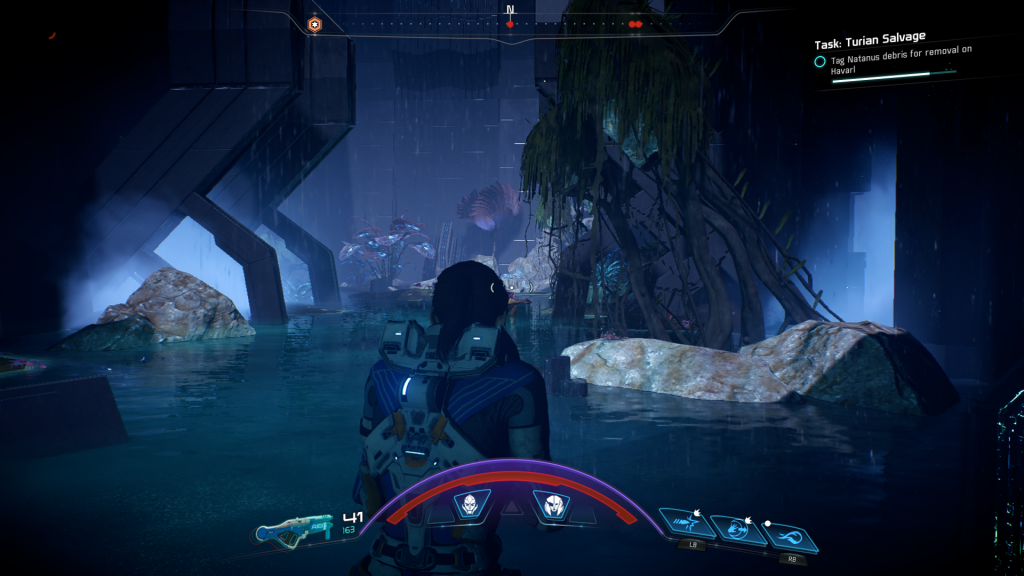
Task: Click the hexagonal objective marker on compass
Action: point(314,23)
